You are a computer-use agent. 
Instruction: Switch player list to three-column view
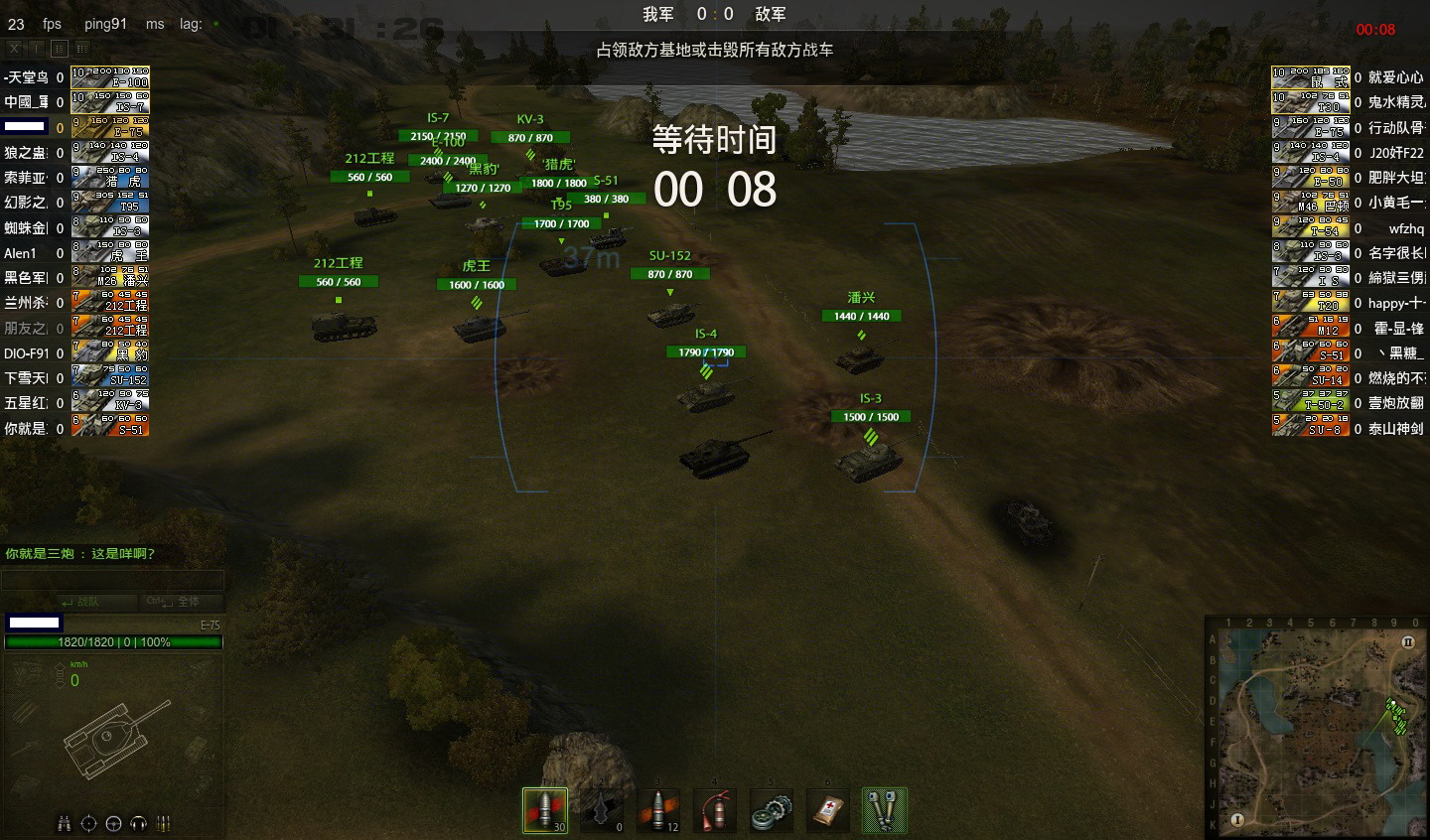[x=81, y=48]
